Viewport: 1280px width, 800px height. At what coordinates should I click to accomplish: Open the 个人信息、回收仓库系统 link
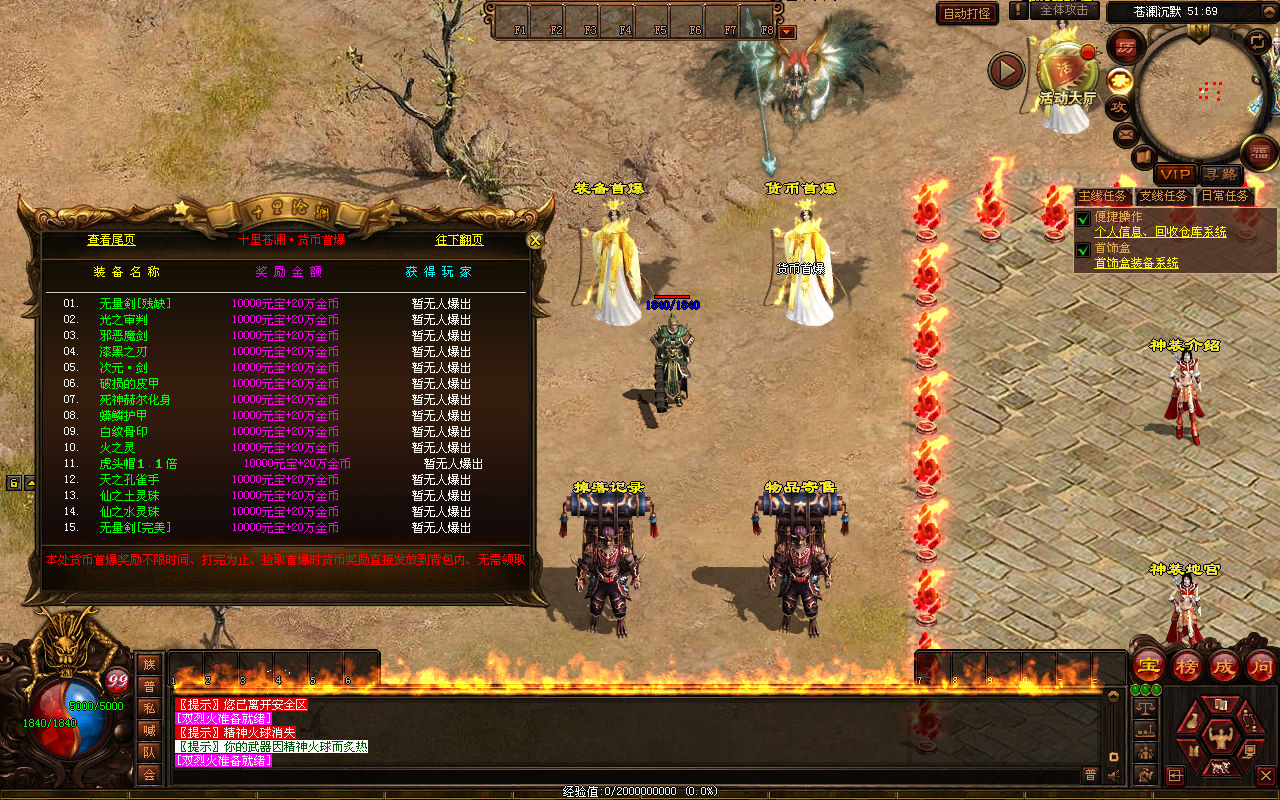point(1160,232)
